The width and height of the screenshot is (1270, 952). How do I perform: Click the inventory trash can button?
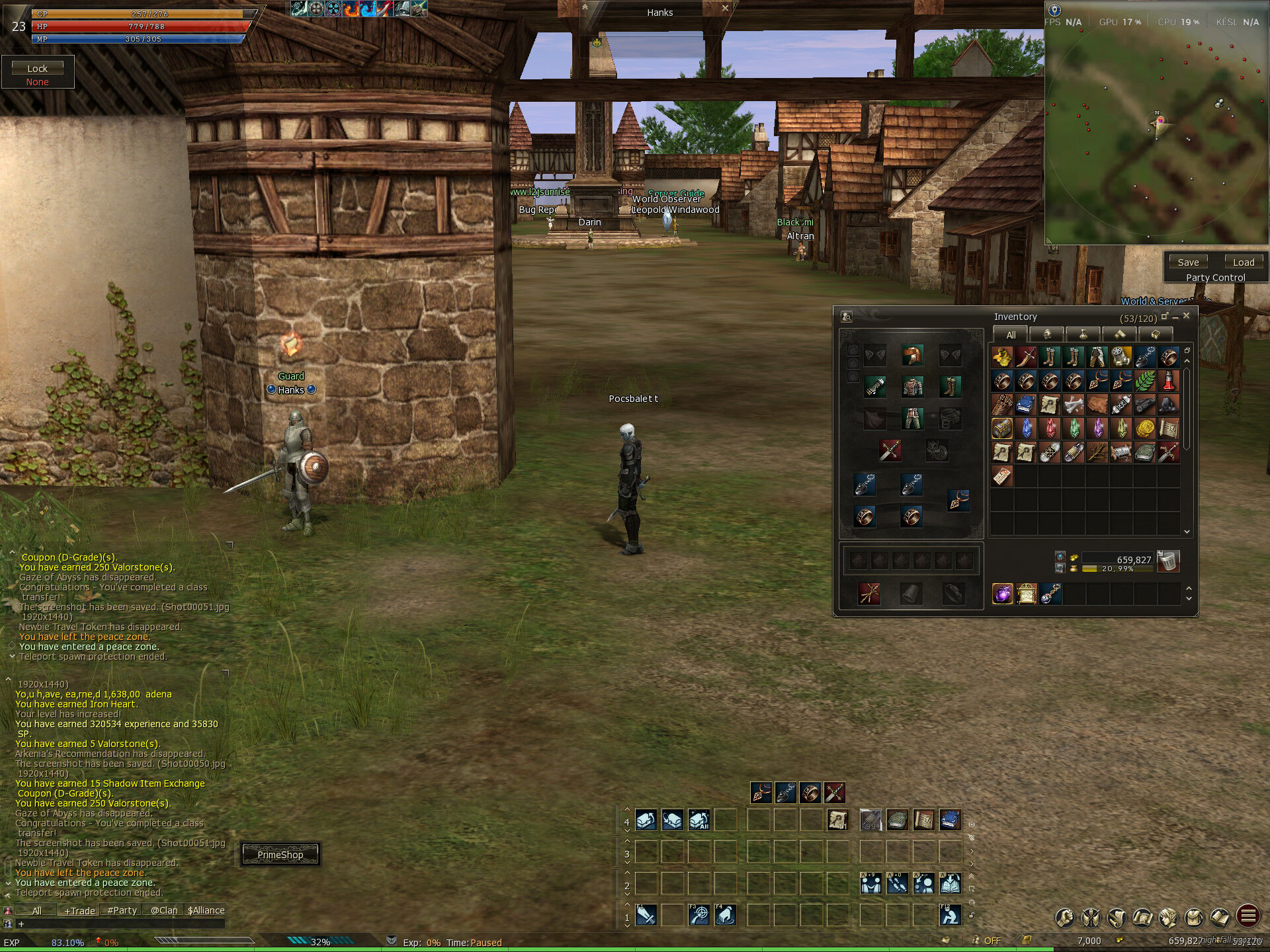tap(1169, 561)
